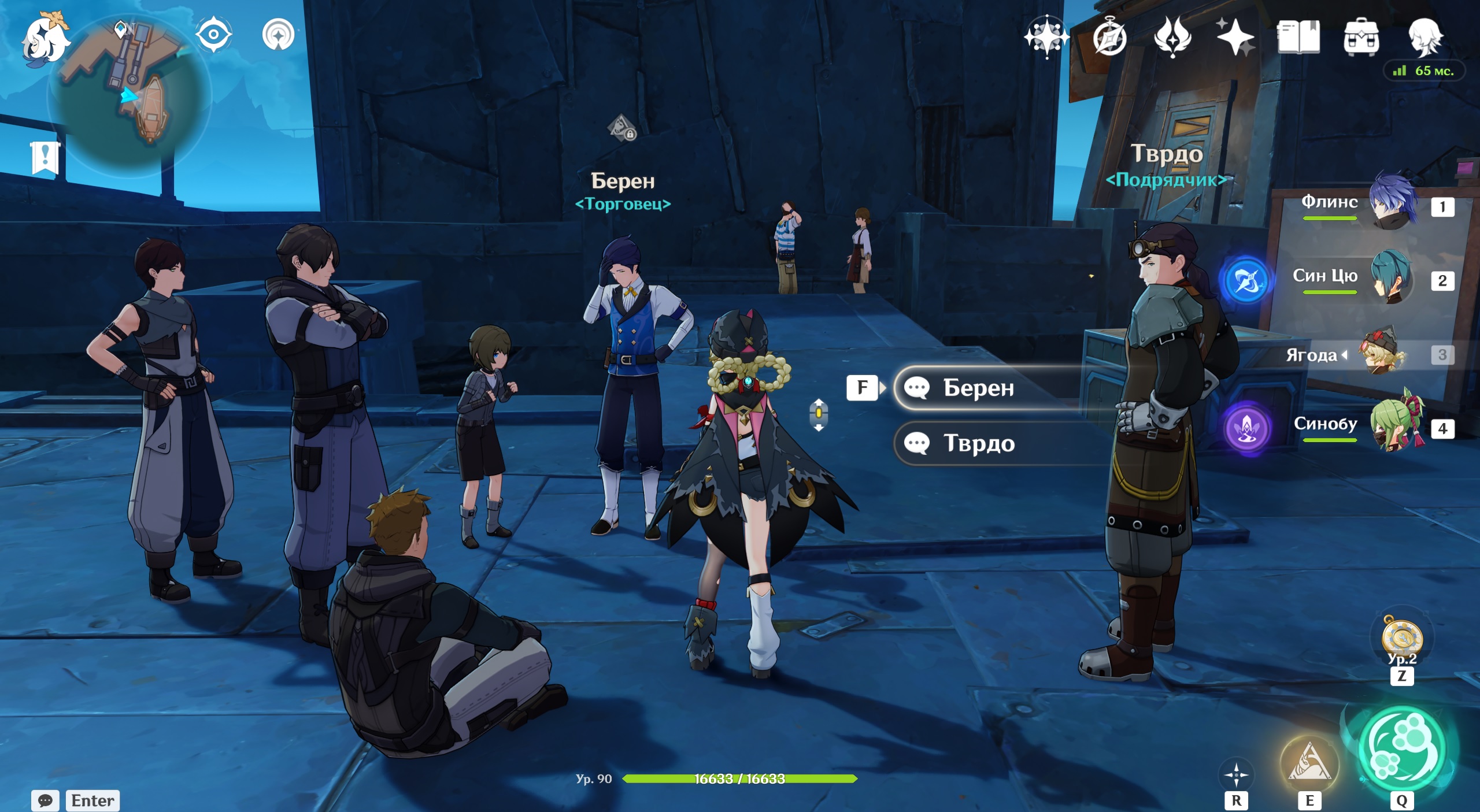This screenshot has height=812, width=1480.
Task: Open the Paimon menu
Action: (45, 39)
